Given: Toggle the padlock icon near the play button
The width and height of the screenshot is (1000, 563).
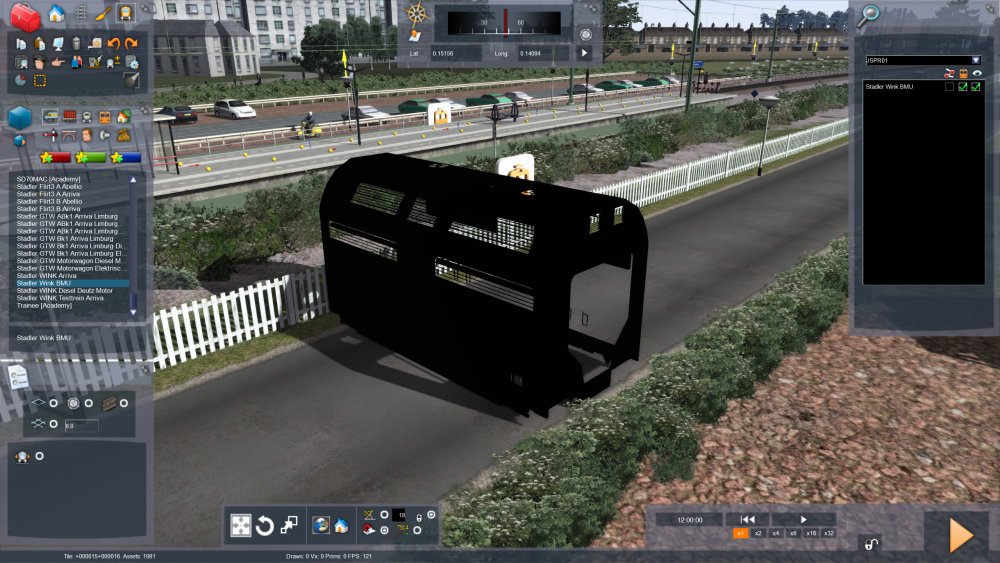Looking at the screenshot, I should pyautogui.click(x=870, y=544).
